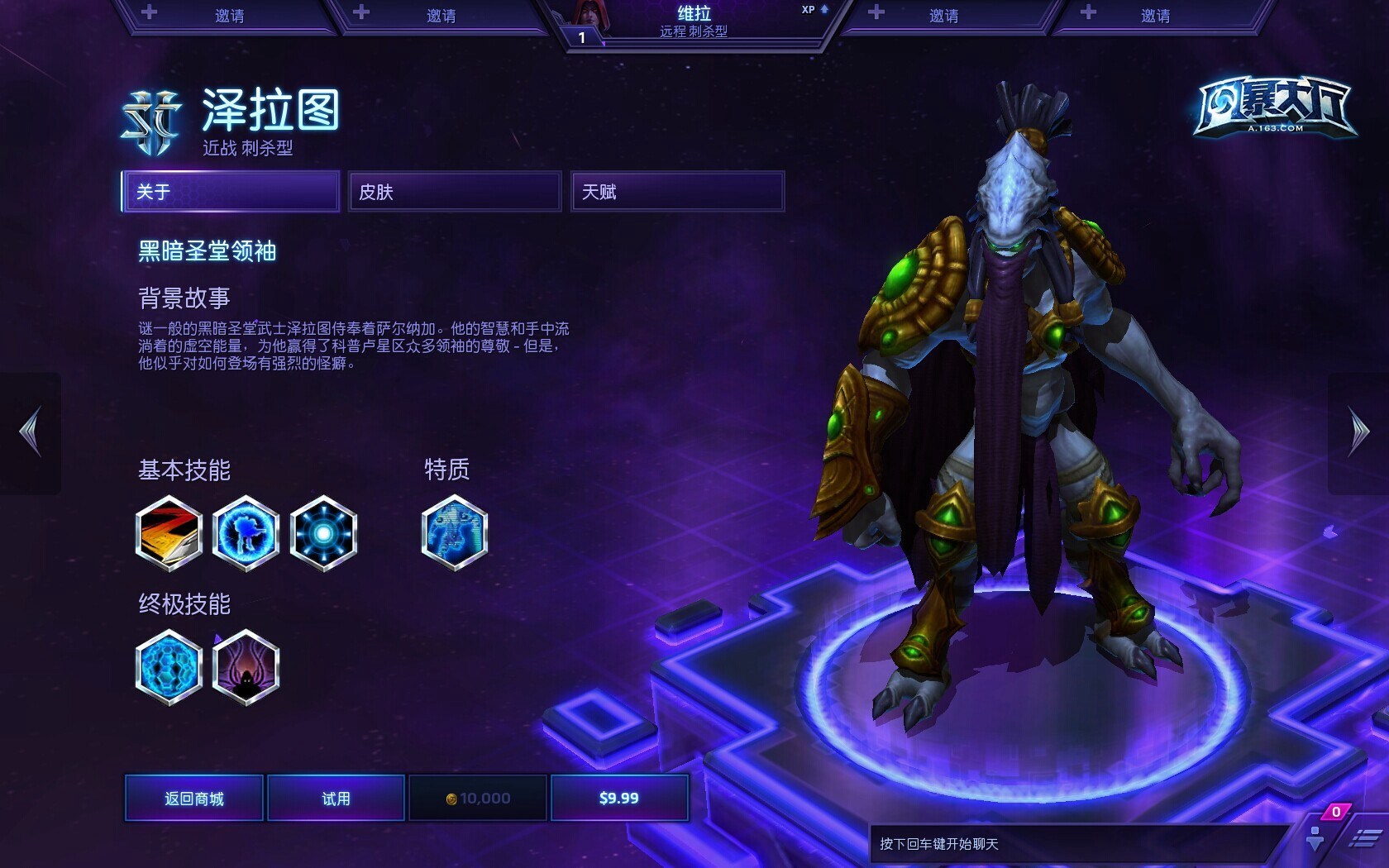The width and height of the screenshot is (1389, 868).
Task: Switch to the 皮肤 tab
Action: pos(454,192)
